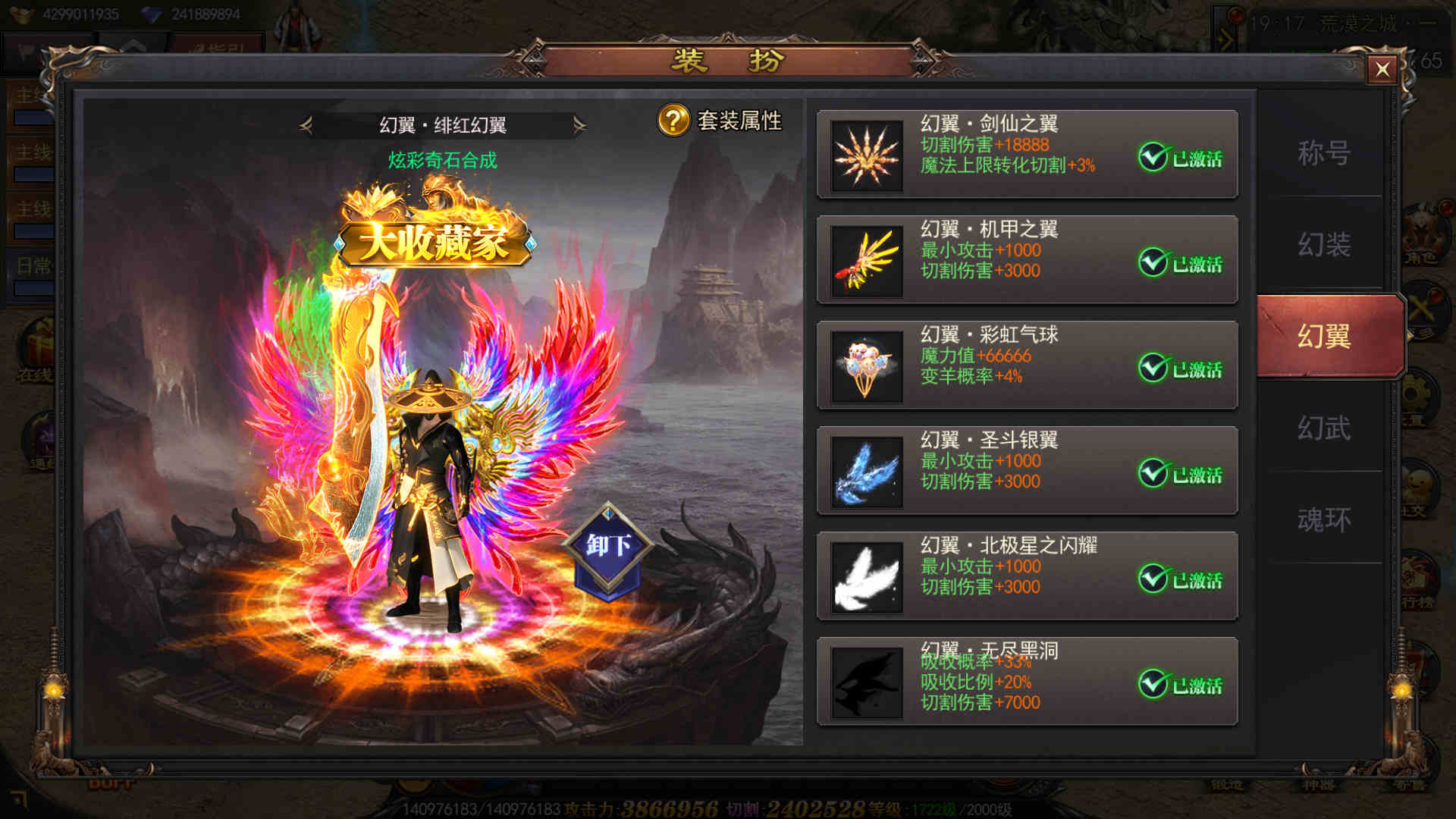Show next wing with right arrow
Viewport: 1456px width, 819px height.
pyautogui.click(x=580, y=125)
